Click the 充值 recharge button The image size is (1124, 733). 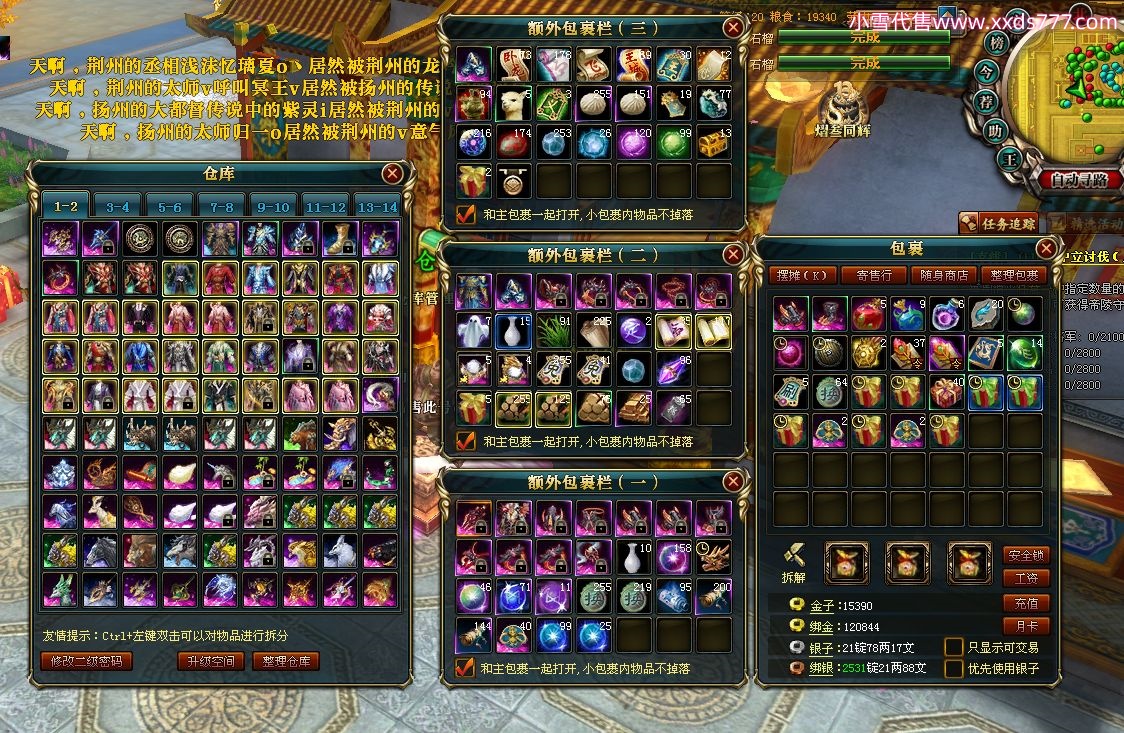click(x=1026, y=603)
